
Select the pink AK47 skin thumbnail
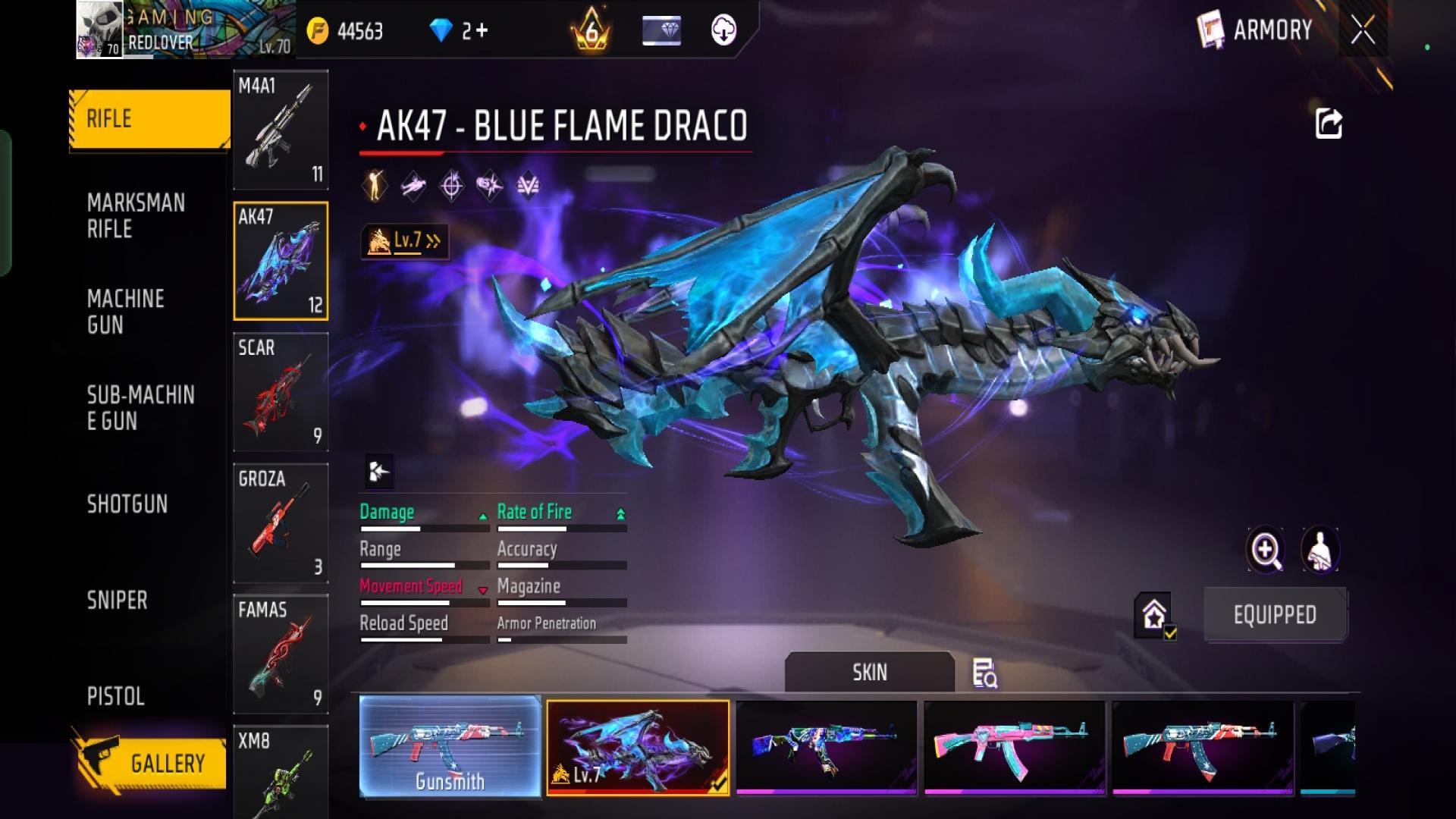(1015, 747)
